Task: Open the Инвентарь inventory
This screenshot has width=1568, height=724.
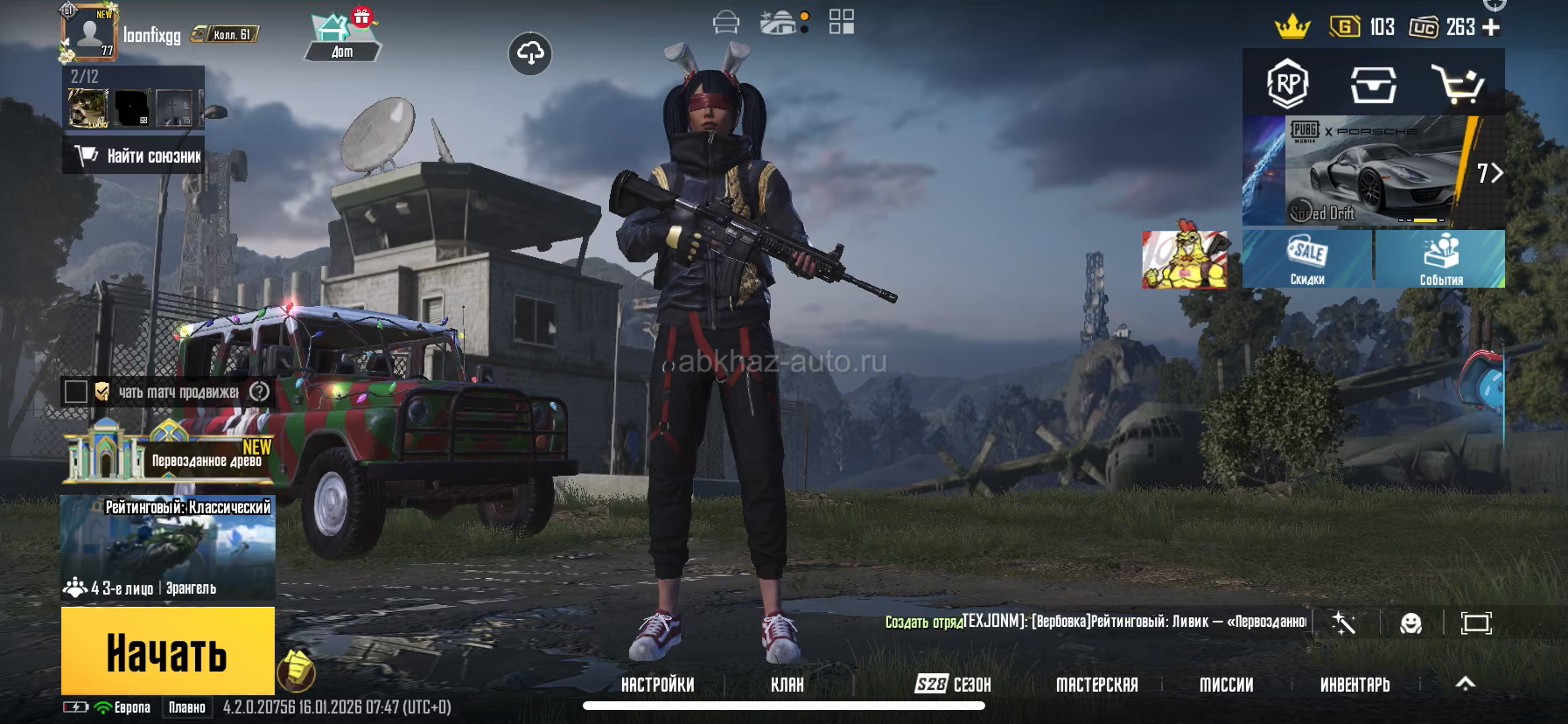Action: [x=1354, y=685]
